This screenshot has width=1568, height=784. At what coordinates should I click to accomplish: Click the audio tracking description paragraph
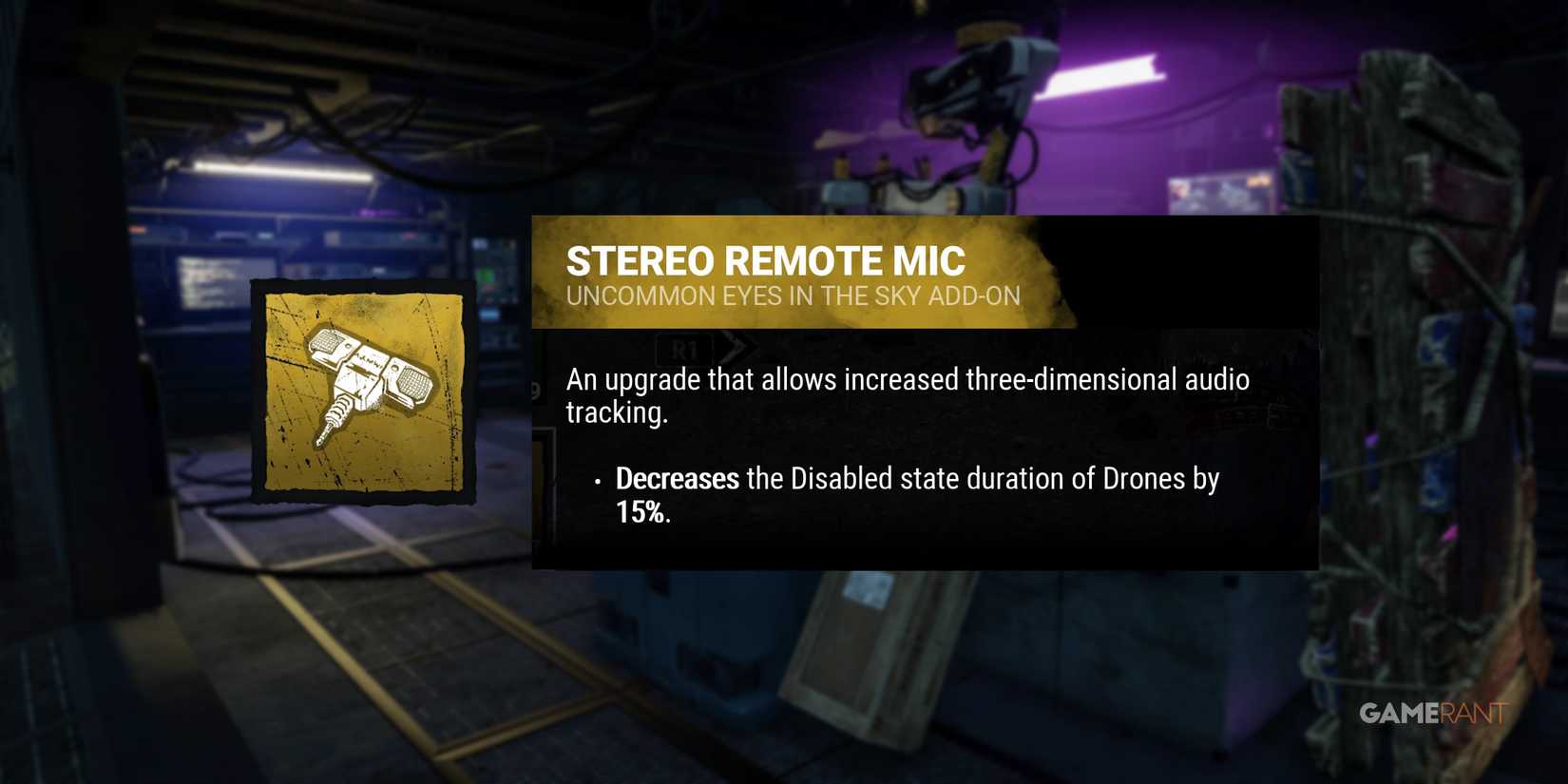pyautogui.click(x=908, y=394)
